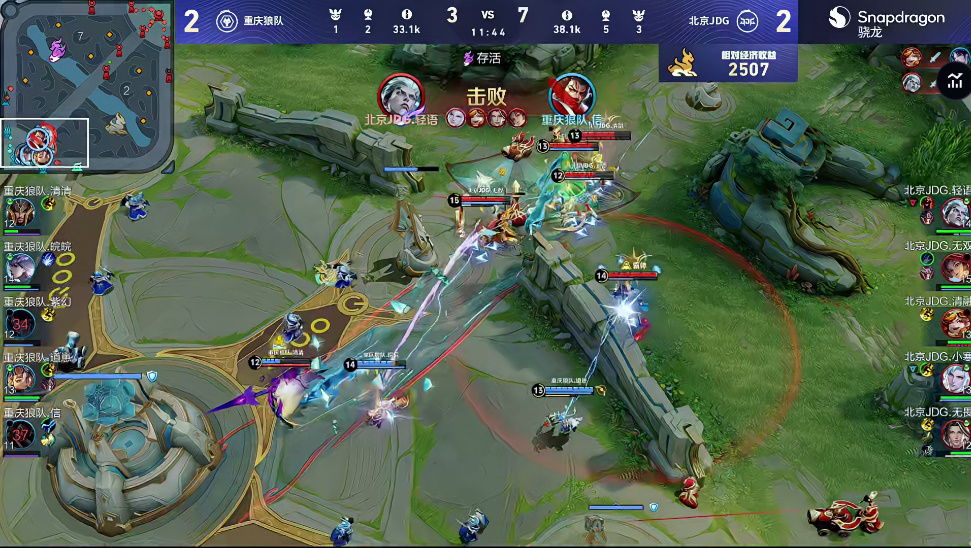Select 重庆狼队.清清 hero portrait

(21, 211)
